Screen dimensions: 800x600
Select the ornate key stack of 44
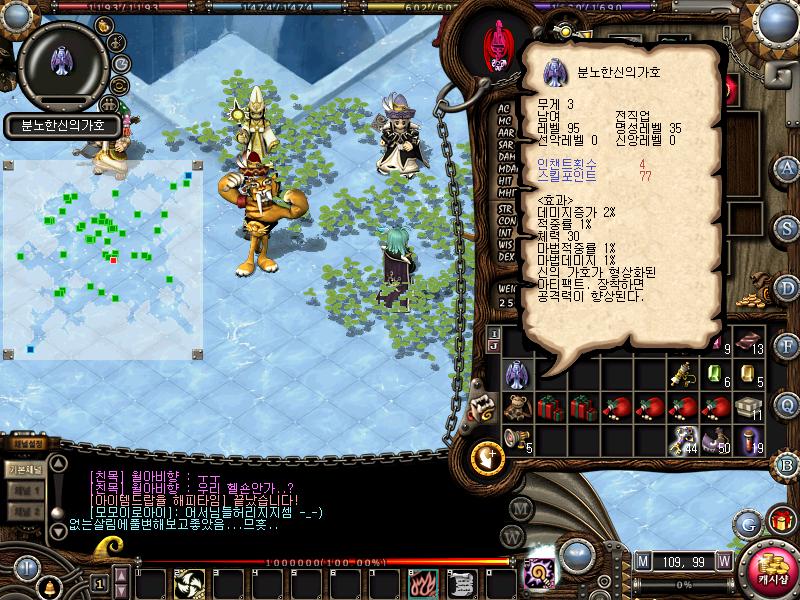tap(683, 439)
